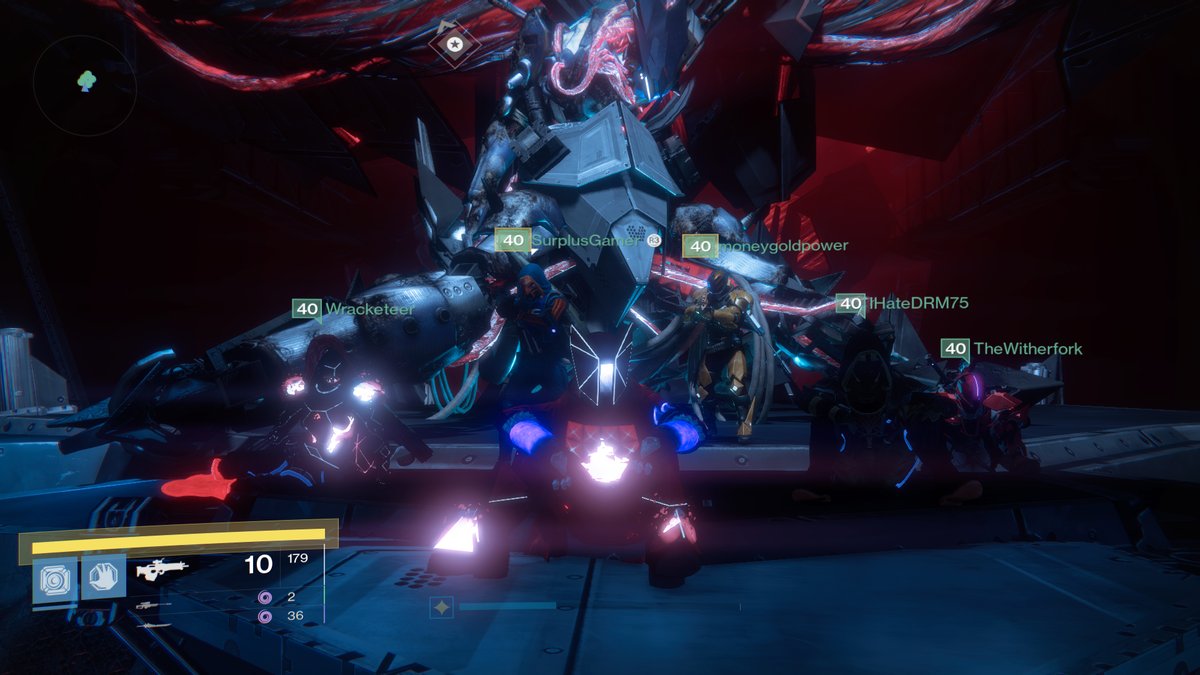Click the diamond objective marker
The width and height of the screenshot is (1200, 675).
[454, 44]
